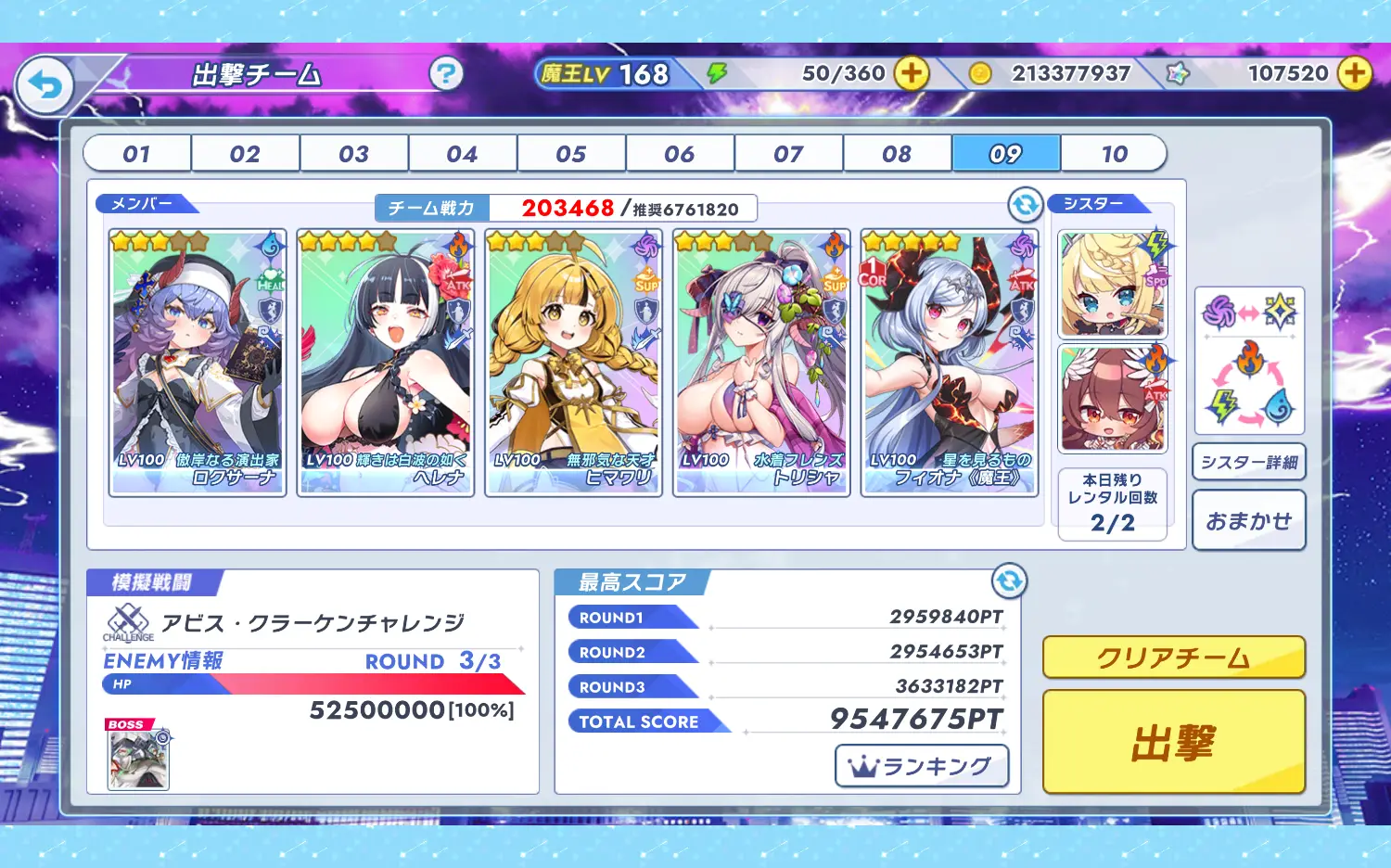Select the ロクサーナ member card
This screenshot has height=868, width=1391.
198,363
